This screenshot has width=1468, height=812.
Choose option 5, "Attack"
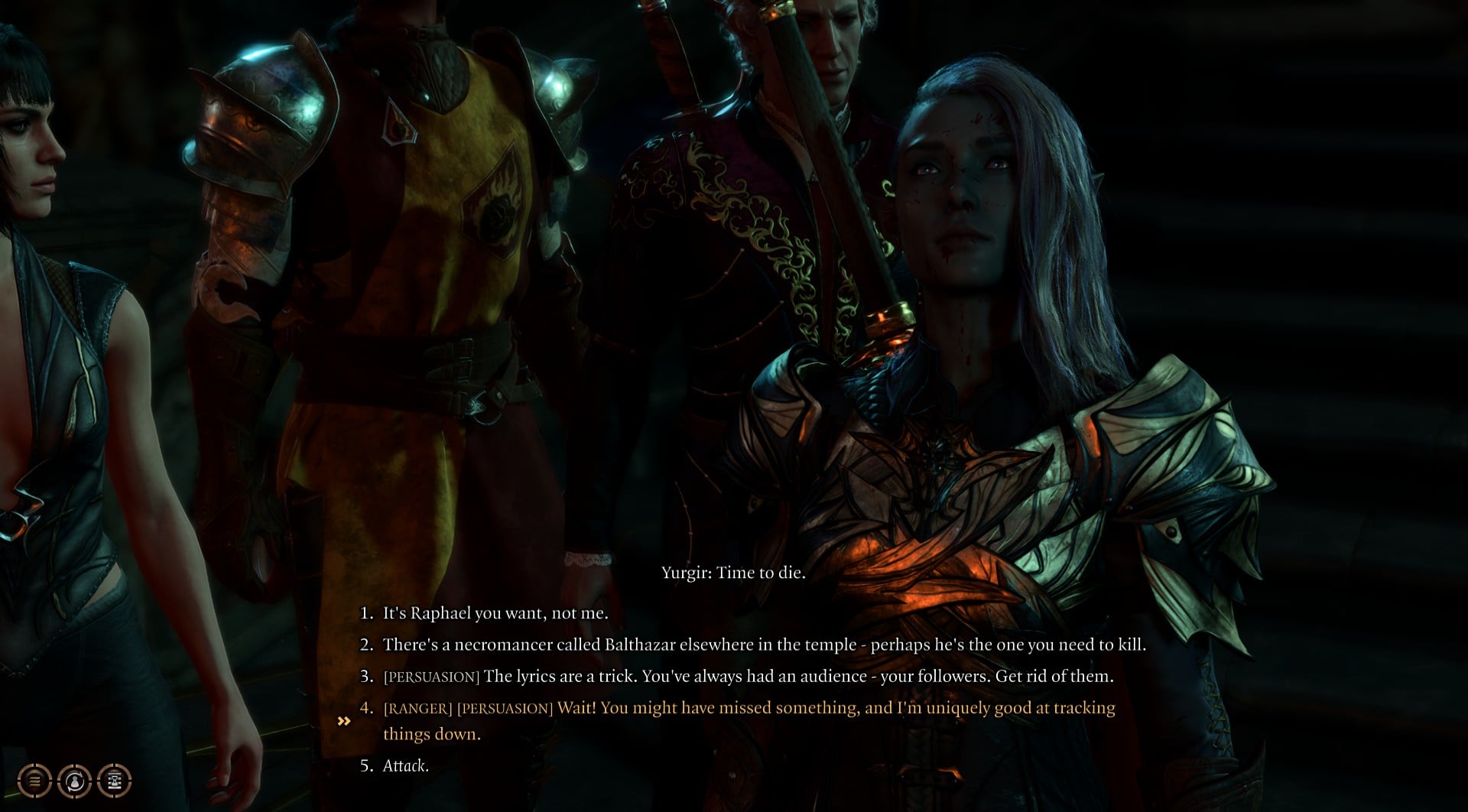pos(405,767)
